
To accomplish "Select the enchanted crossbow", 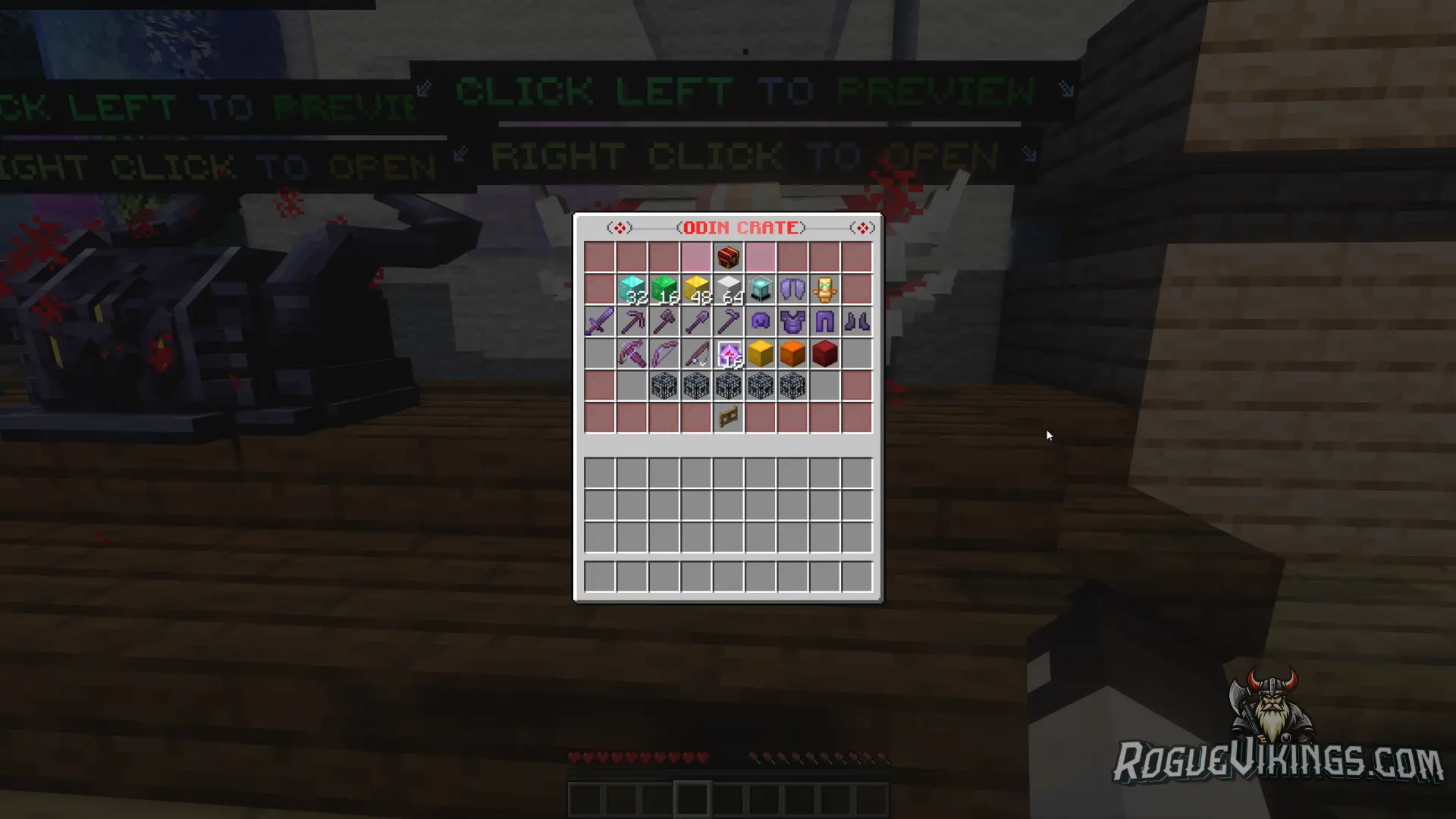I will [x=632, y=353].
